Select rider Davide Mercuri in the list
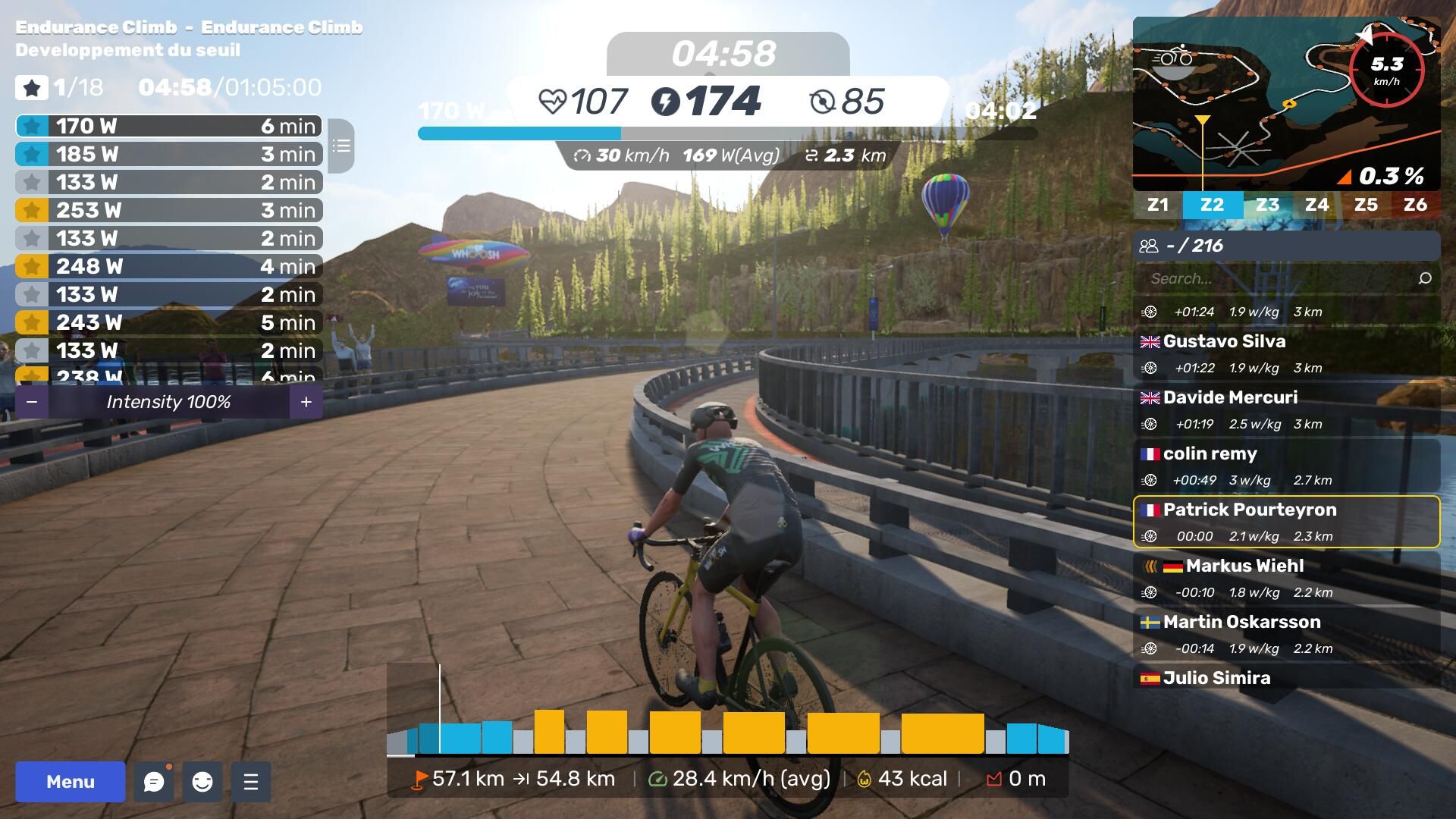The width and height of the screenshot is (1456, 819). point(1286,409)
